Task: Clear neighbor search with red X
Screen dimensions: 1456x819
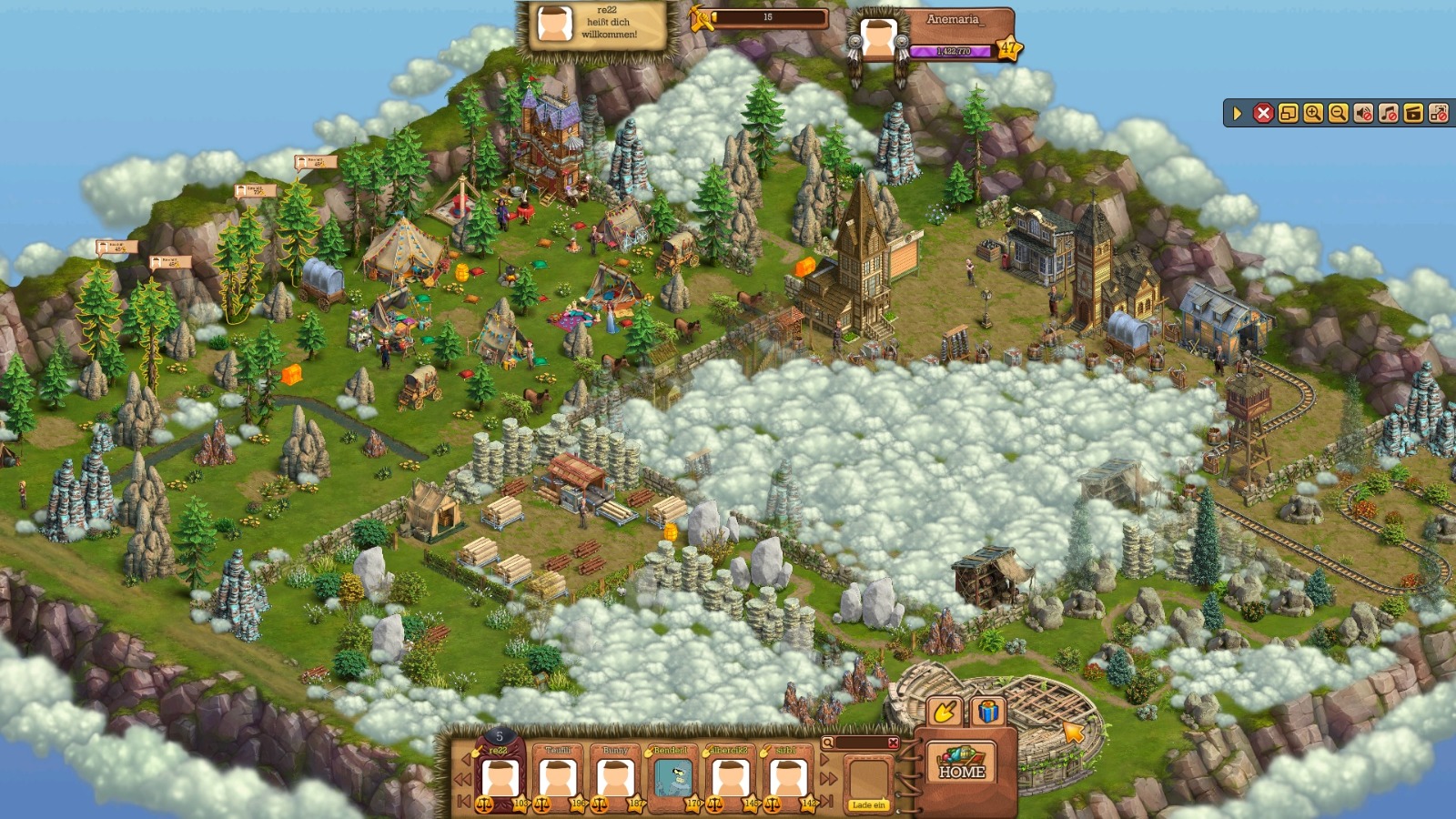Action: pyautogui.click(x=893, y=743)
